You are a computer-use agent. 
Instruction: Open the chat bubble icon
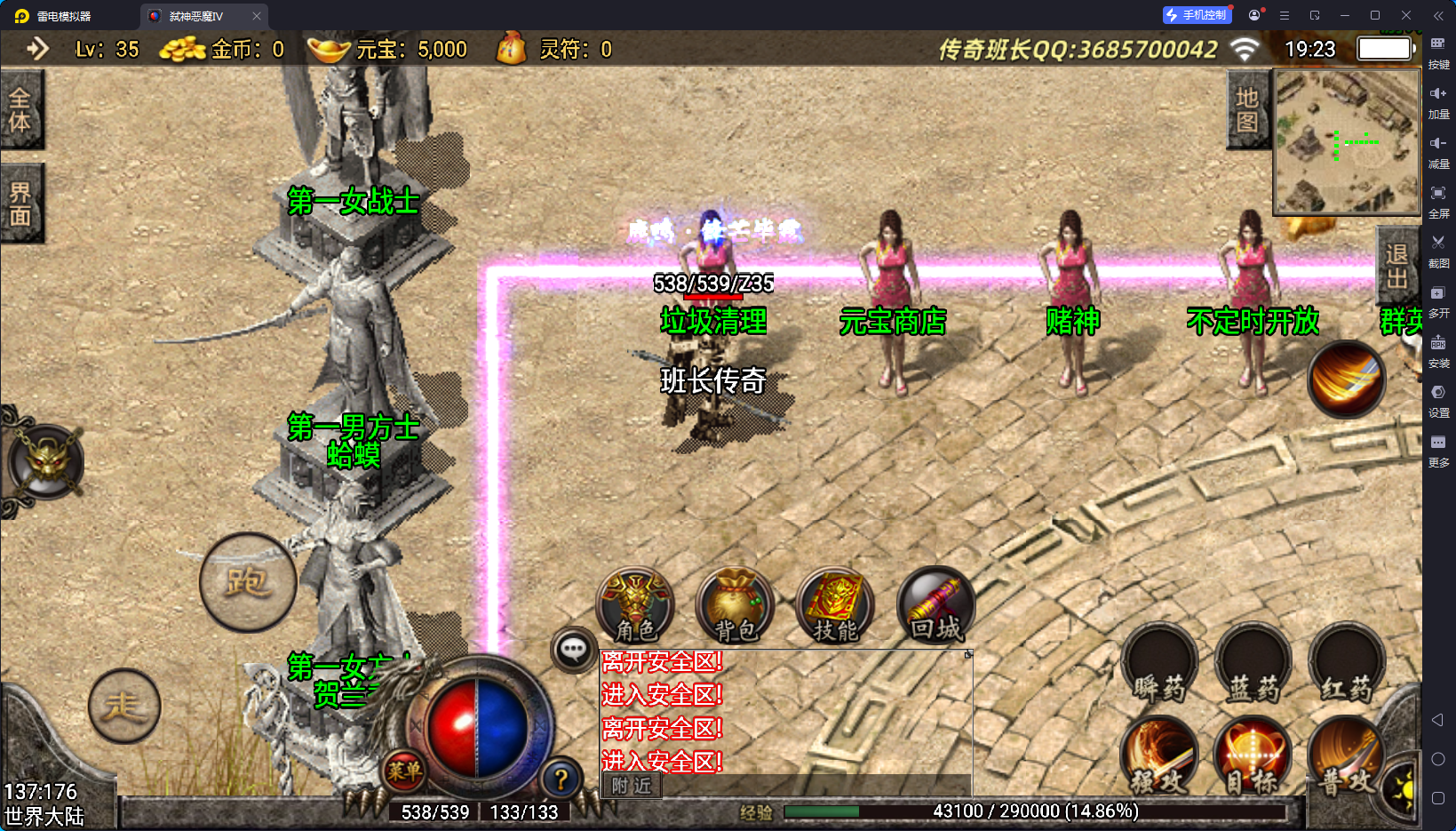click(x=573, y=651)
